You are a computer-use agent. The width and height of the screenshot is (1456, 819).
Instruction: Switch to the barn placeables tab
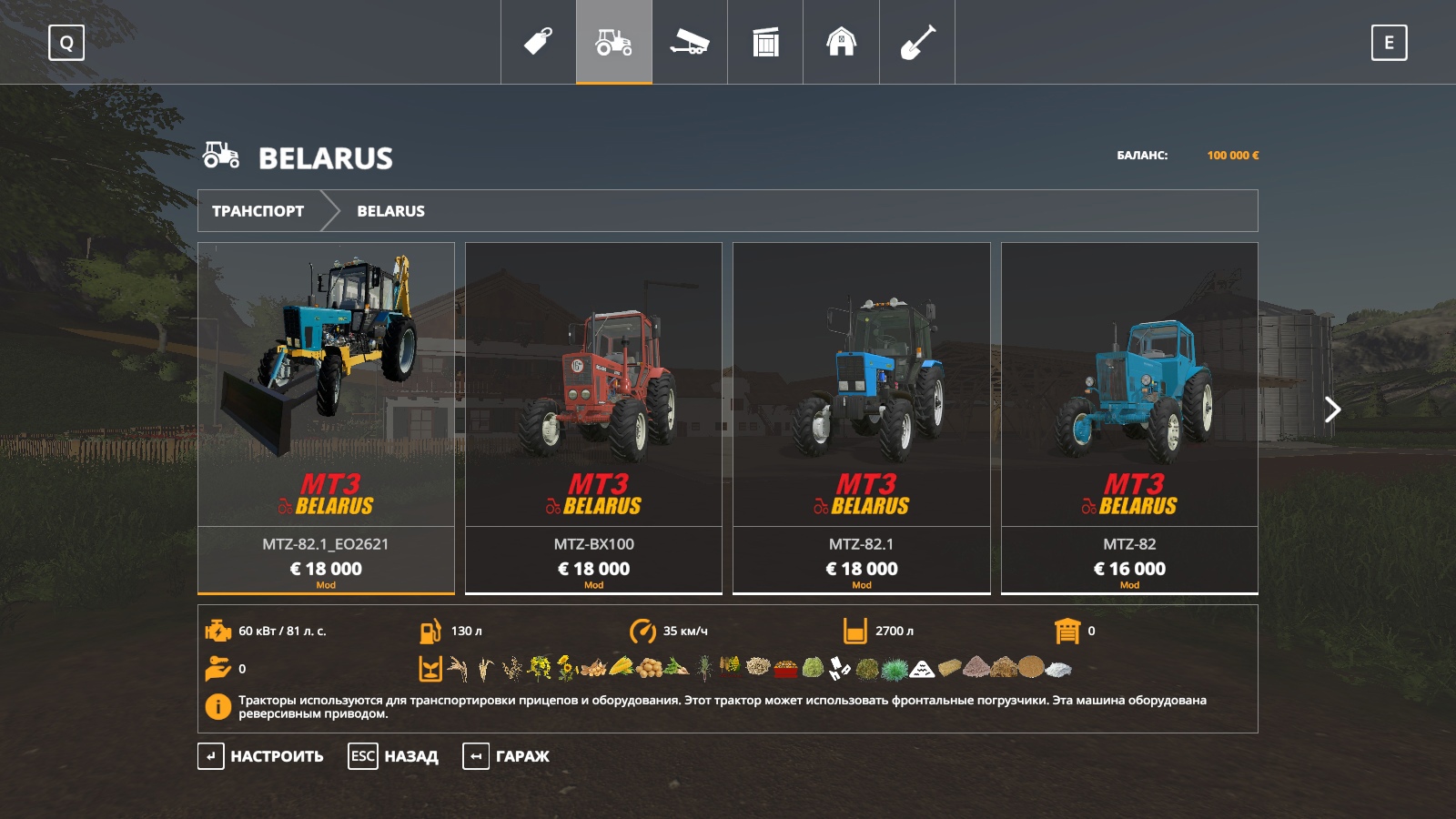841,42
